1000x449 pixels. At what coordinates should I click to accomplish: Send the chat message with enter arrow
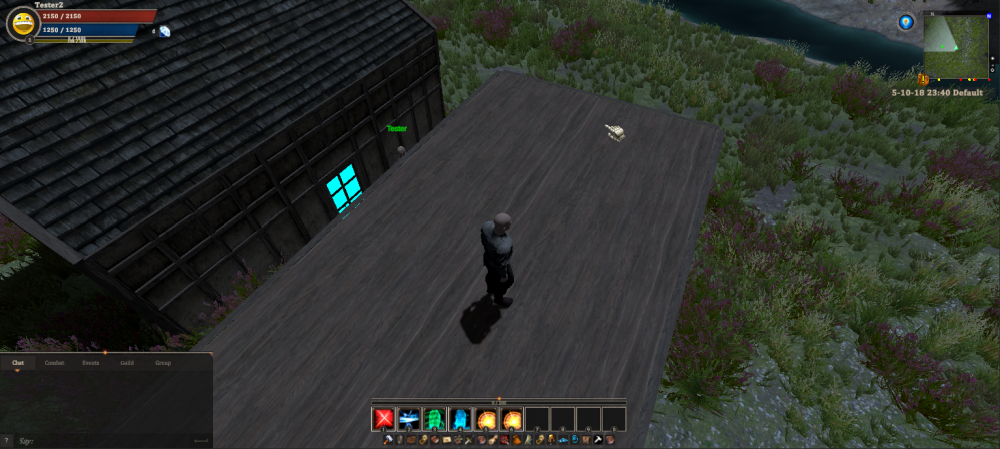201,440
